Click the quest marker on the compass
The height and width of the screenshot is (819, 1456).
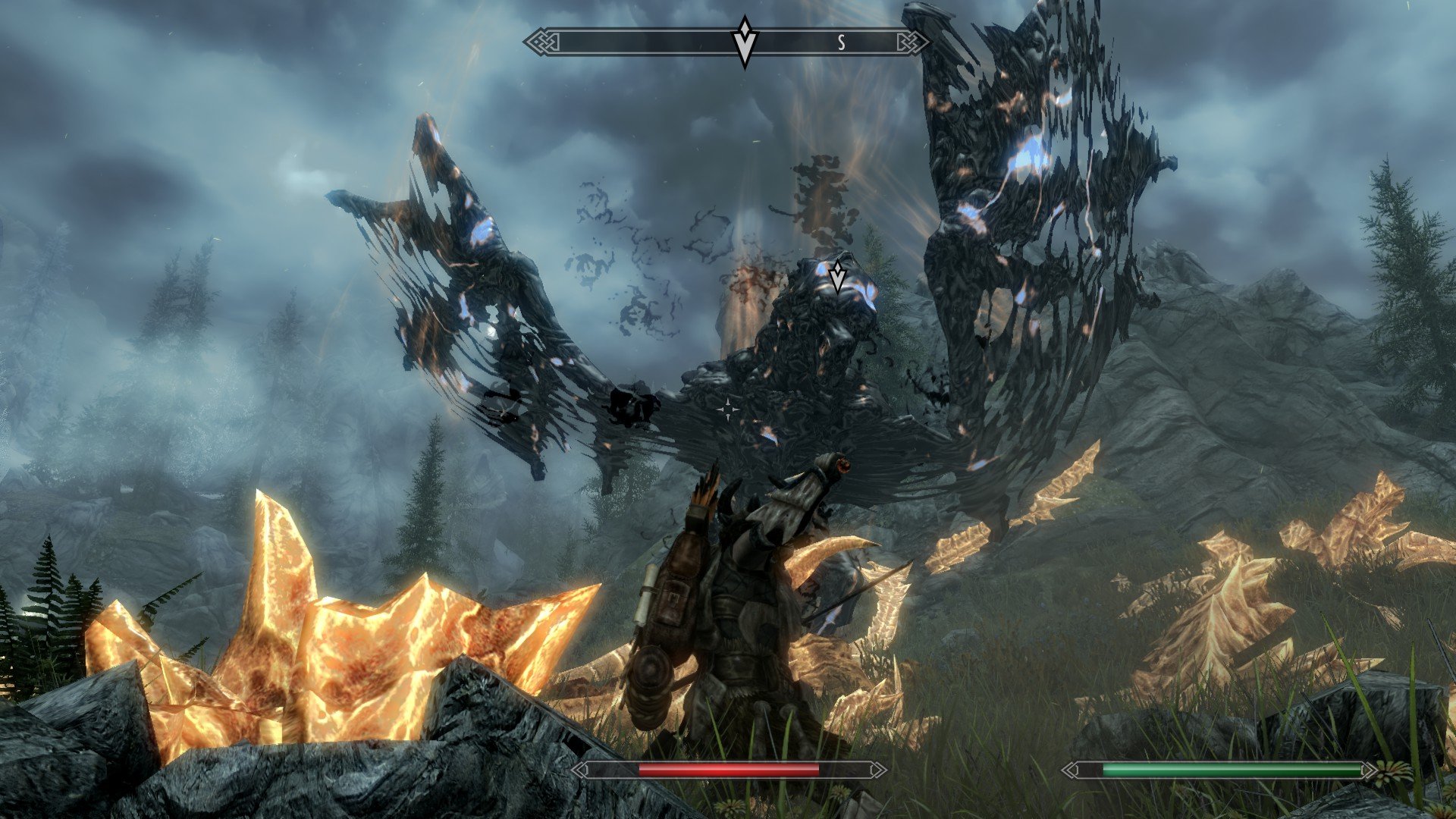pyautogui.click(x=745, y=42)
